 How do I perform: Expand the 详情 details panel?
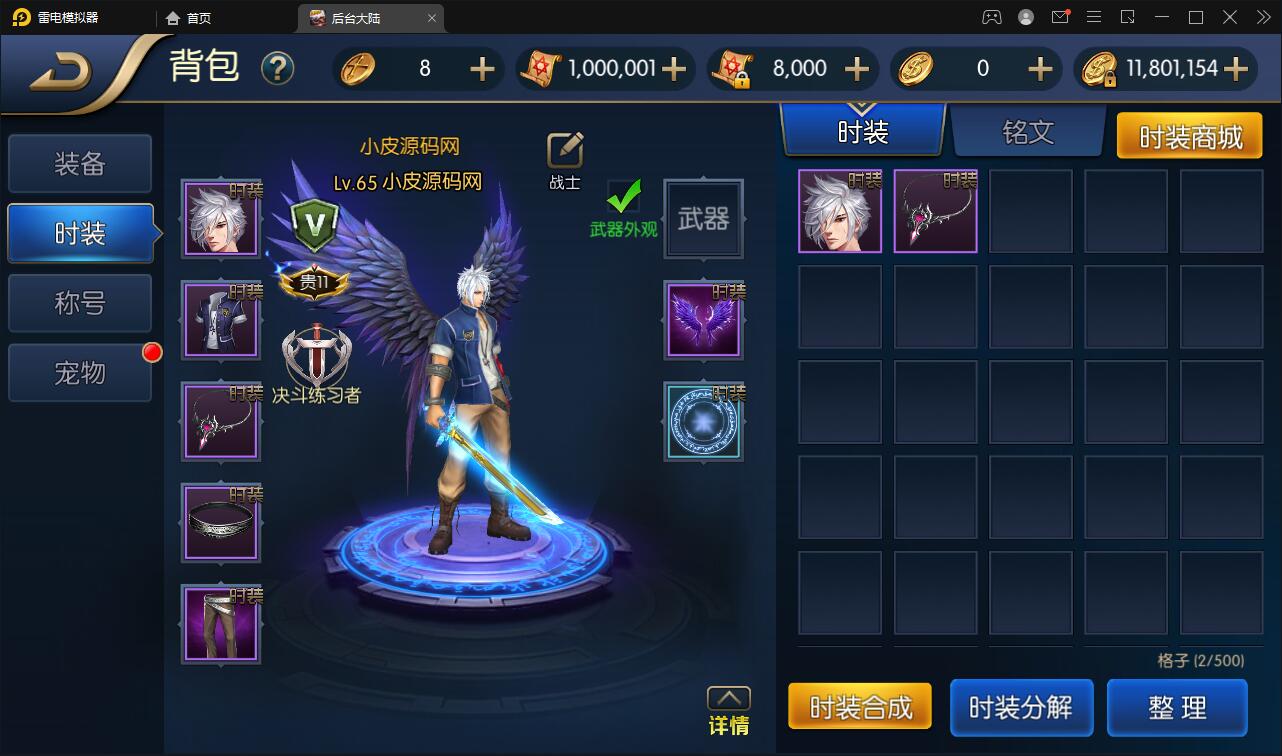coord(728,709)
